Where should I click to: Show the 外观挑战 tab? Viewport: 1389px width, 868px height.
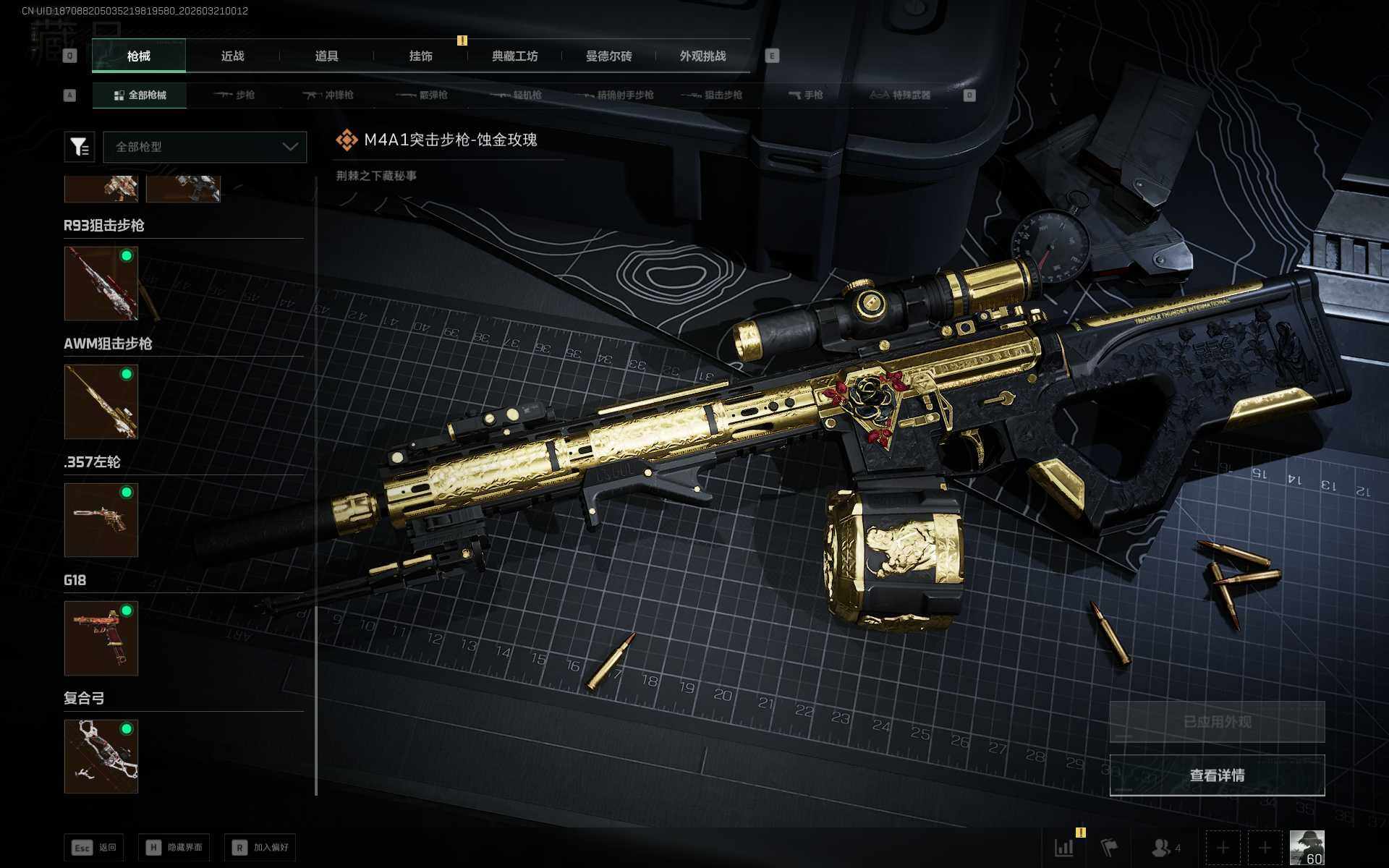coord(702,56)
